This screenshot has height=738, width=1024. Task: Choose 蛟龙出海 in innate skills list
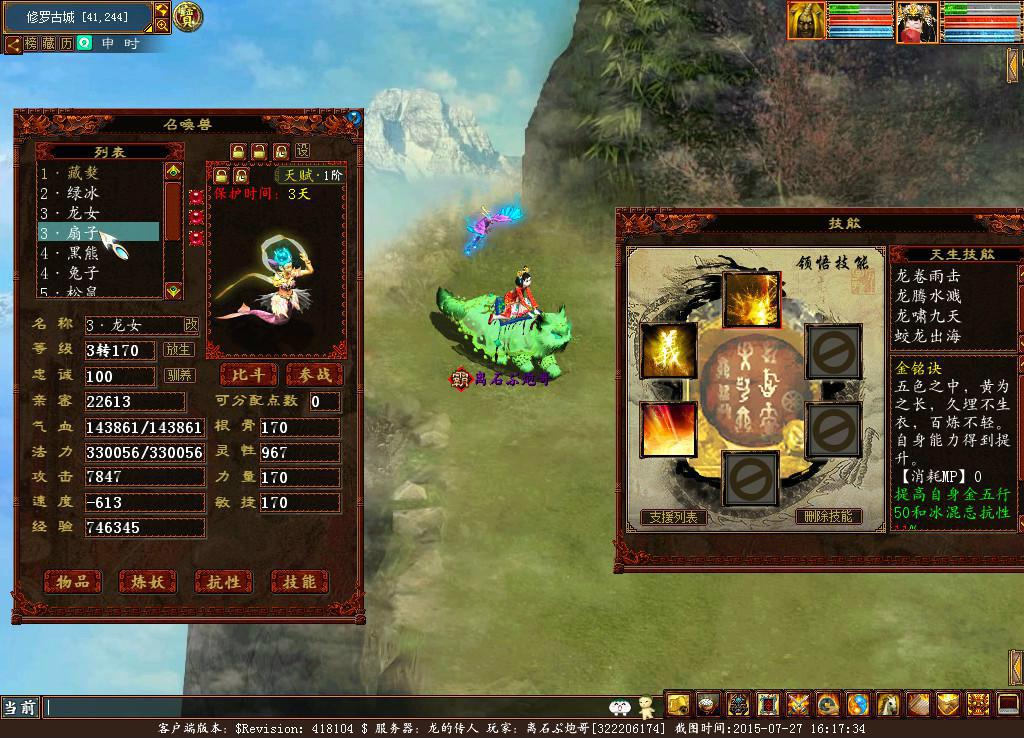pyautogui.click(x=926, y=336)
